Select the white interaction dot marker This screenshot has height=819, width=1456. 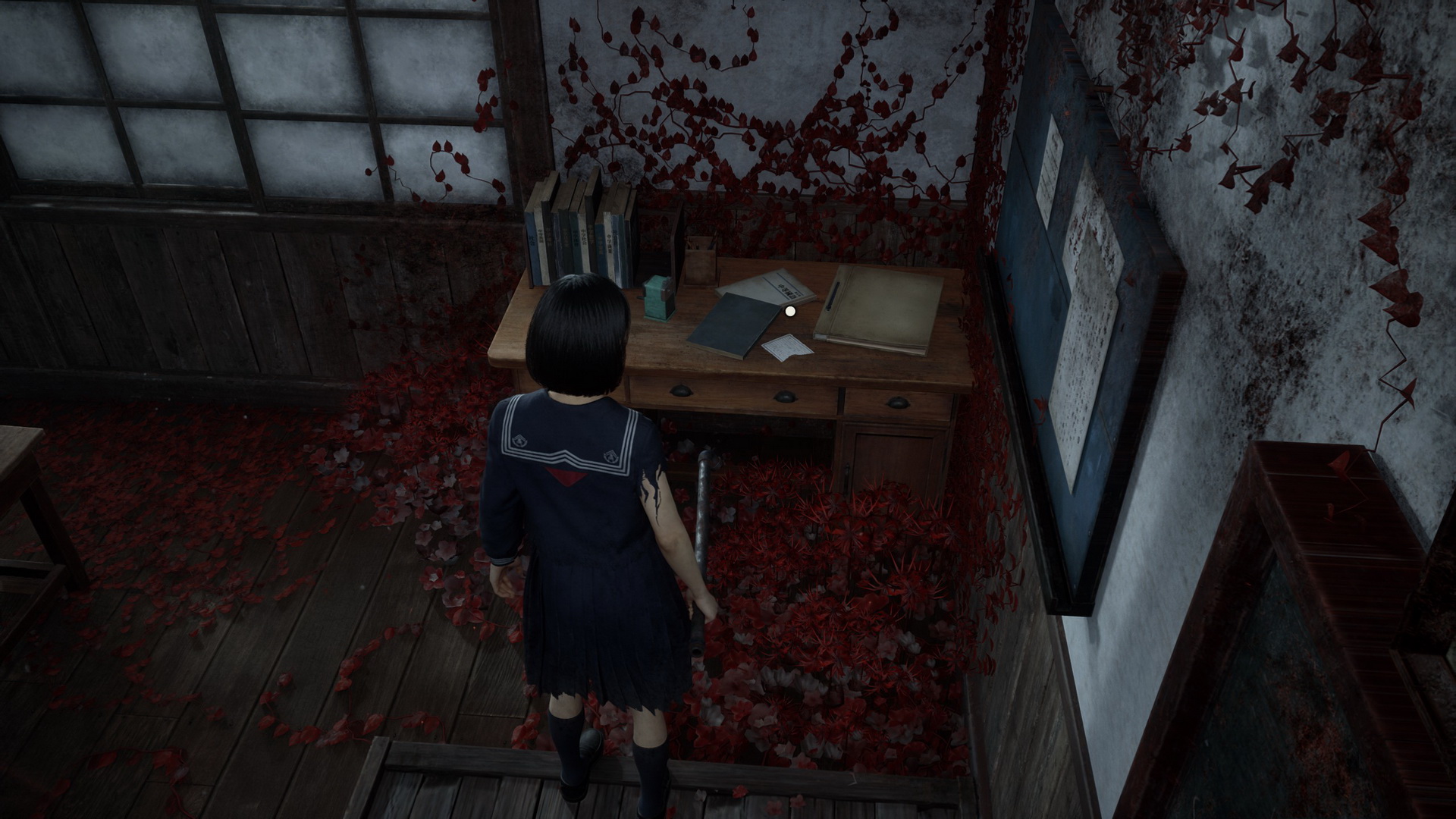790,310
